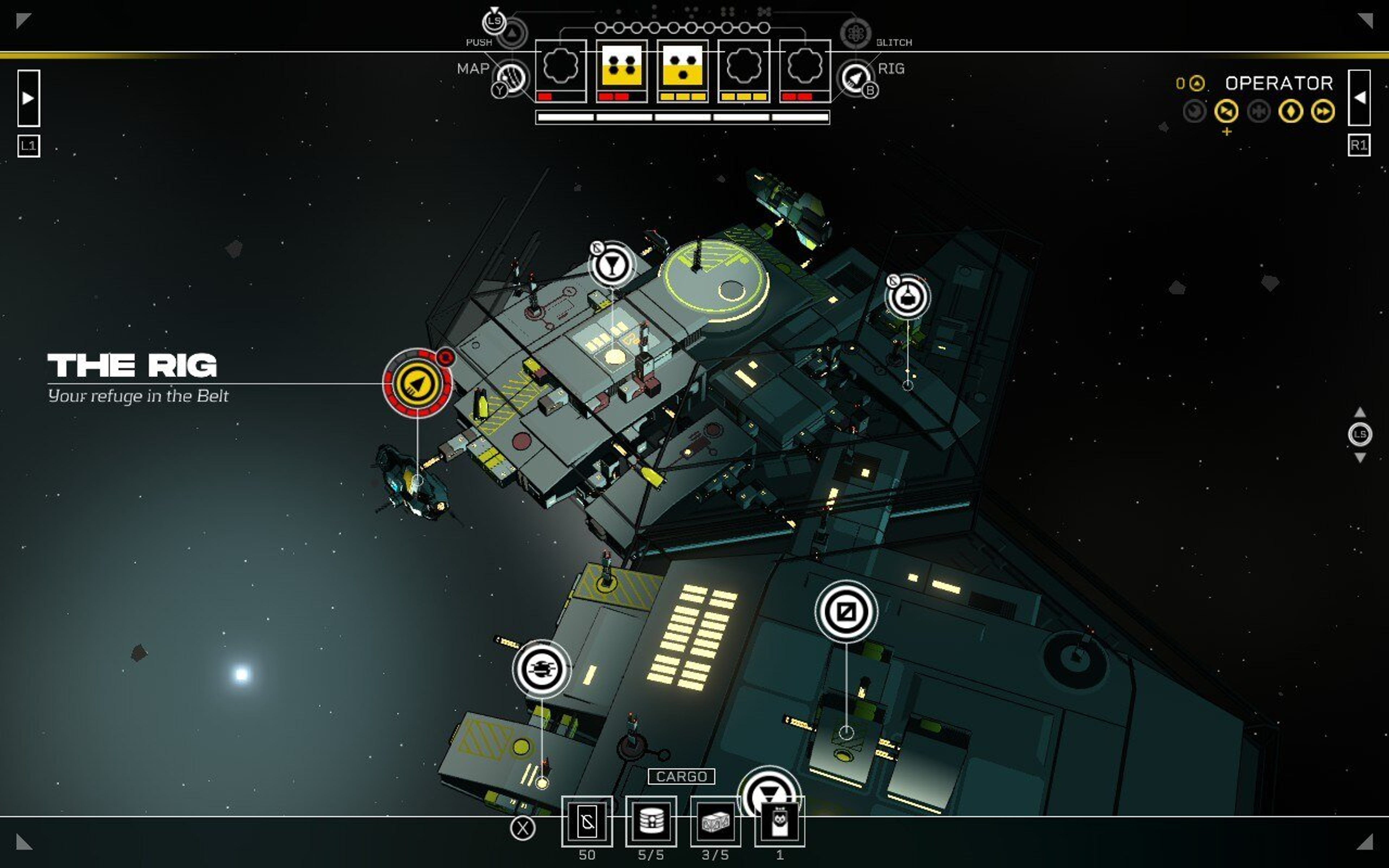Activate the Glitch button
Screen dimensions: 1389x868
855,33
